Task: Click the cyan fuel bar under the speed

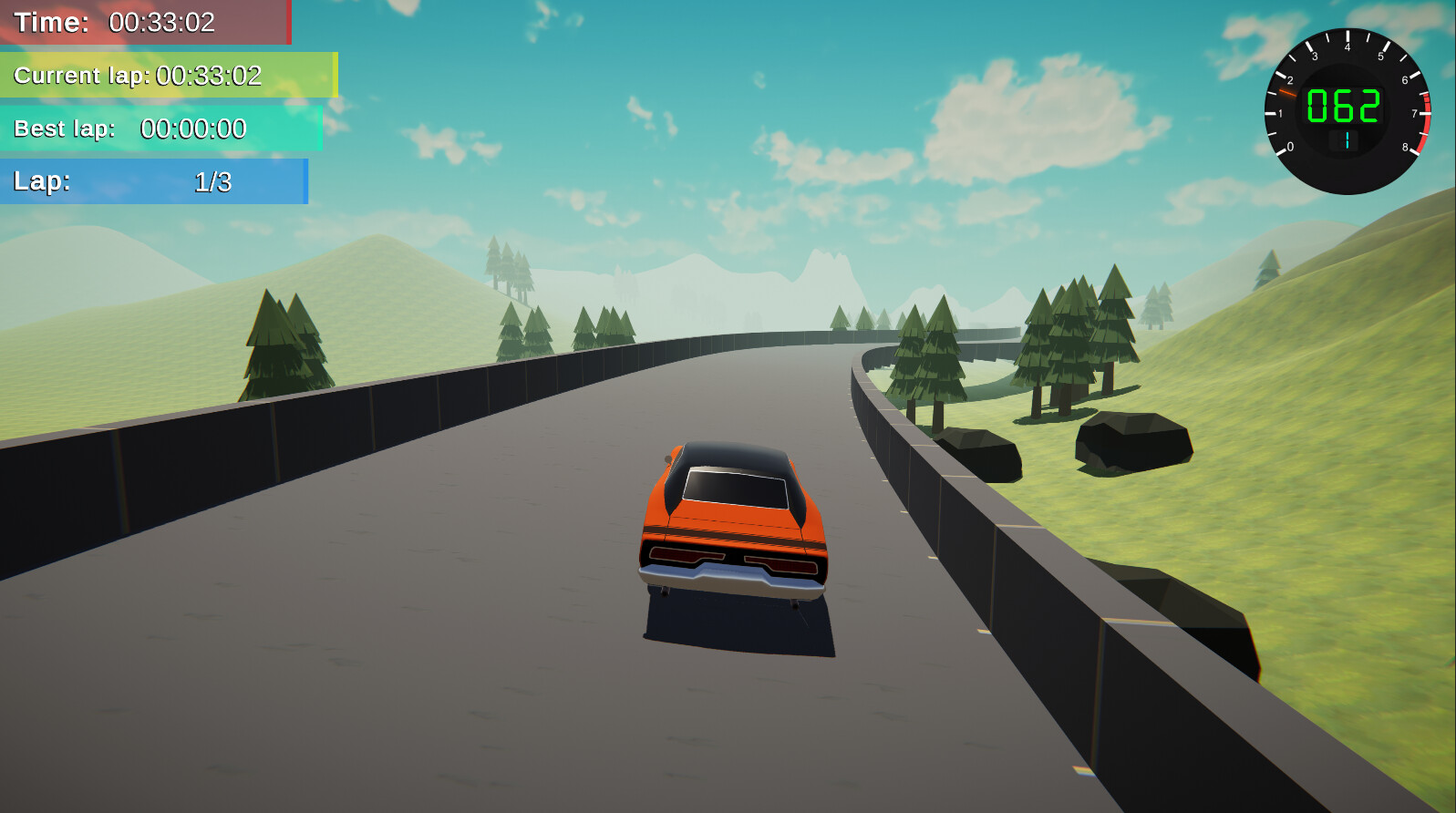Action: click(1347, 138)
